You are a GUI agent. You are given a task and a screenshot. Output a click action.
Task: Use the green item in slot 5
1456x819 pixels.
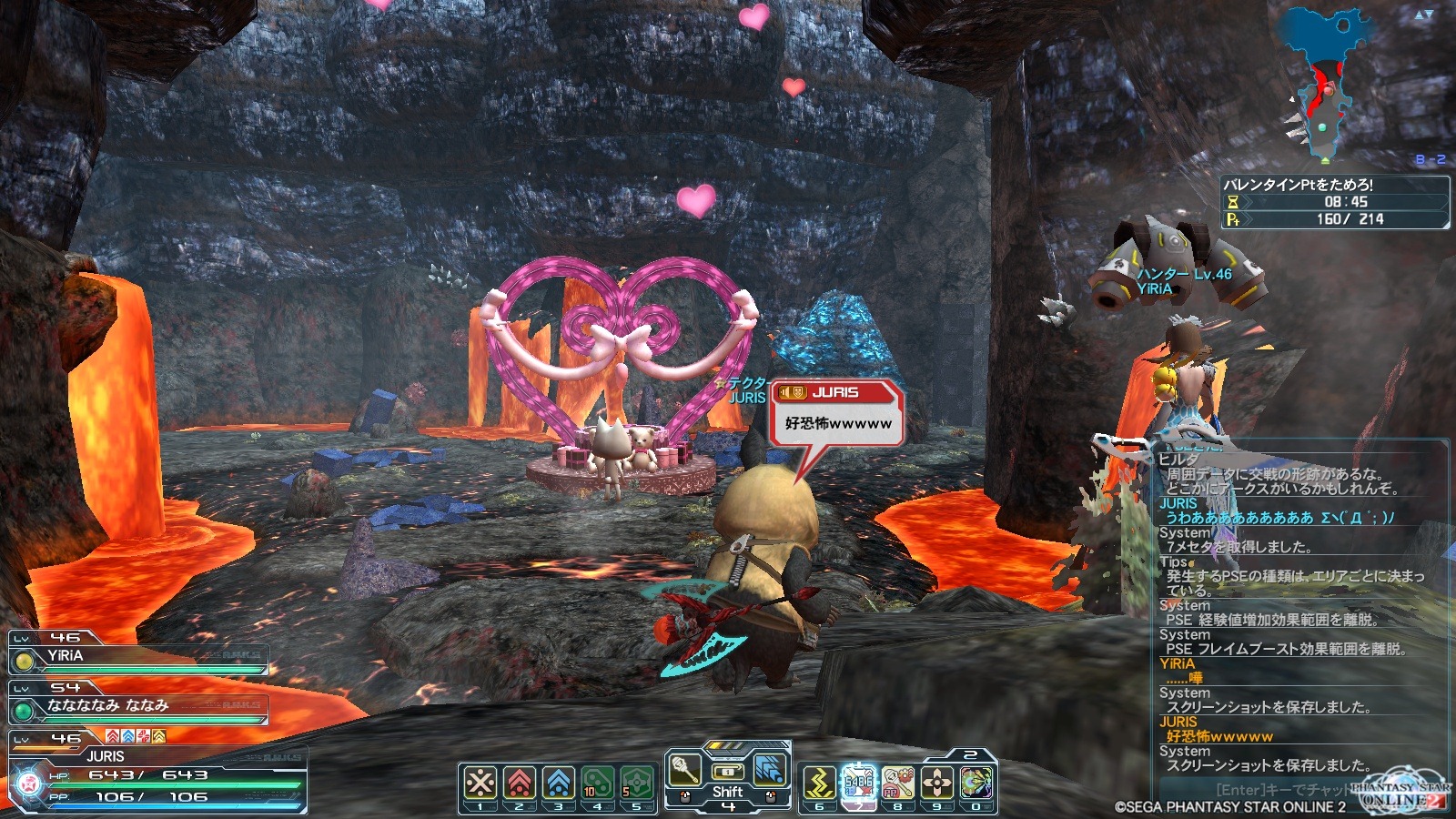(636, 784)
